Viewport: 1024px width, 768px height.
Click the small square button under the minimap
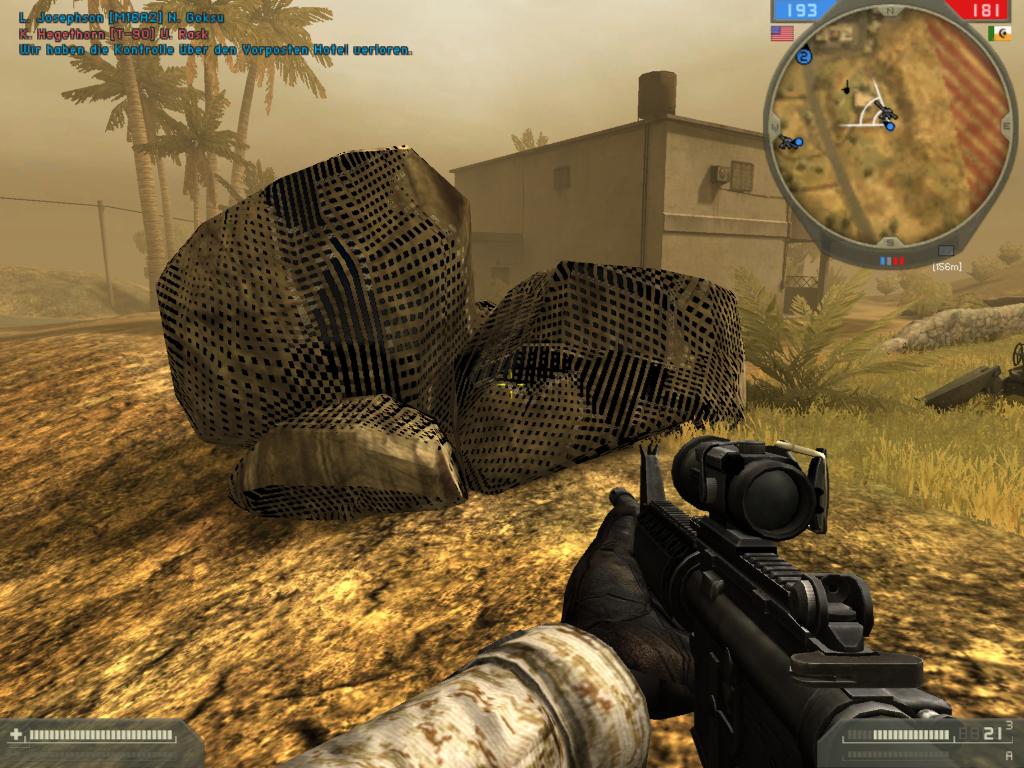(x=946, y=251)
